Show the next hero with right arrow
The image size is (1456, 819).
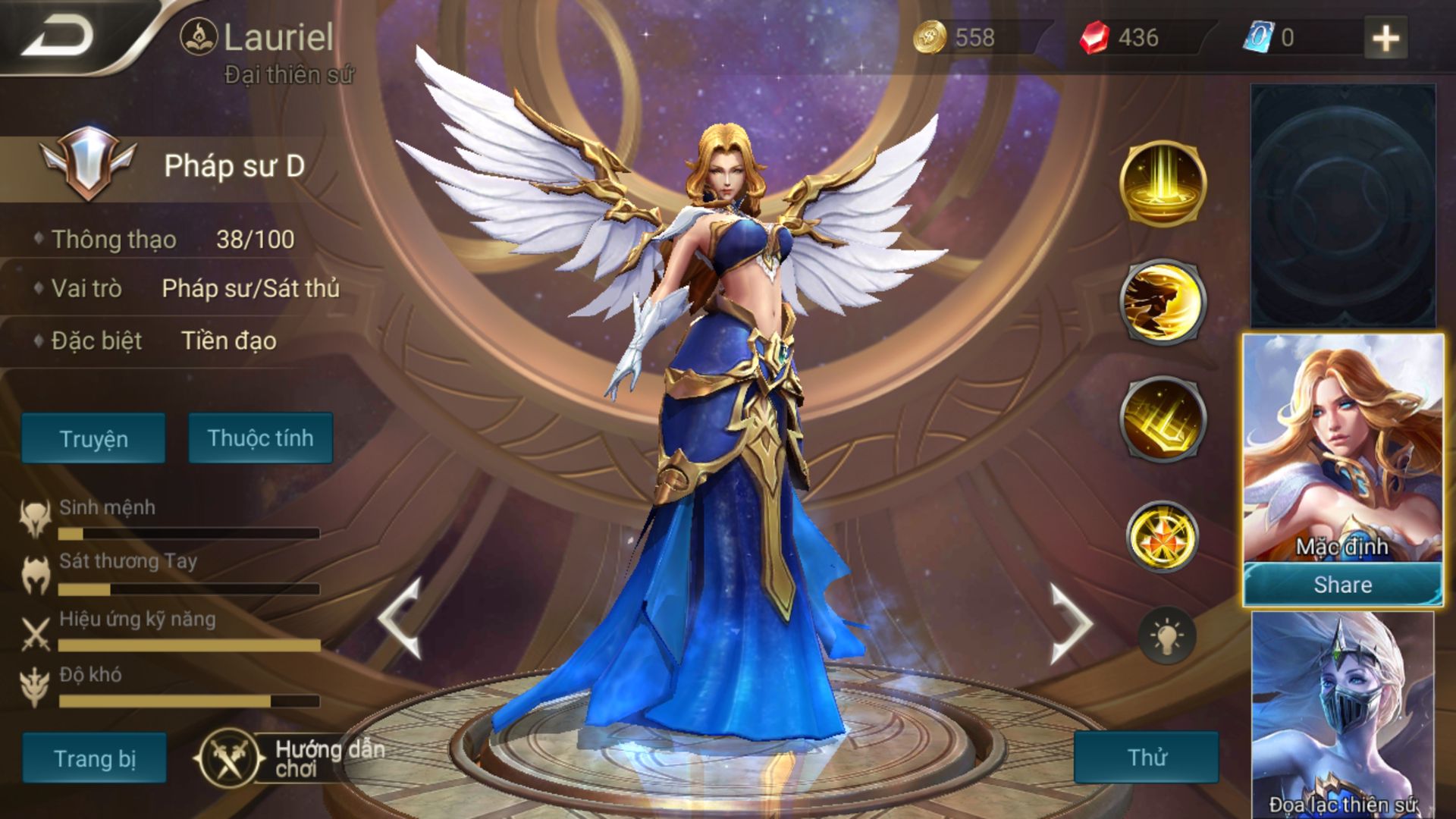pyautogui.click(x=1069, y=623)
